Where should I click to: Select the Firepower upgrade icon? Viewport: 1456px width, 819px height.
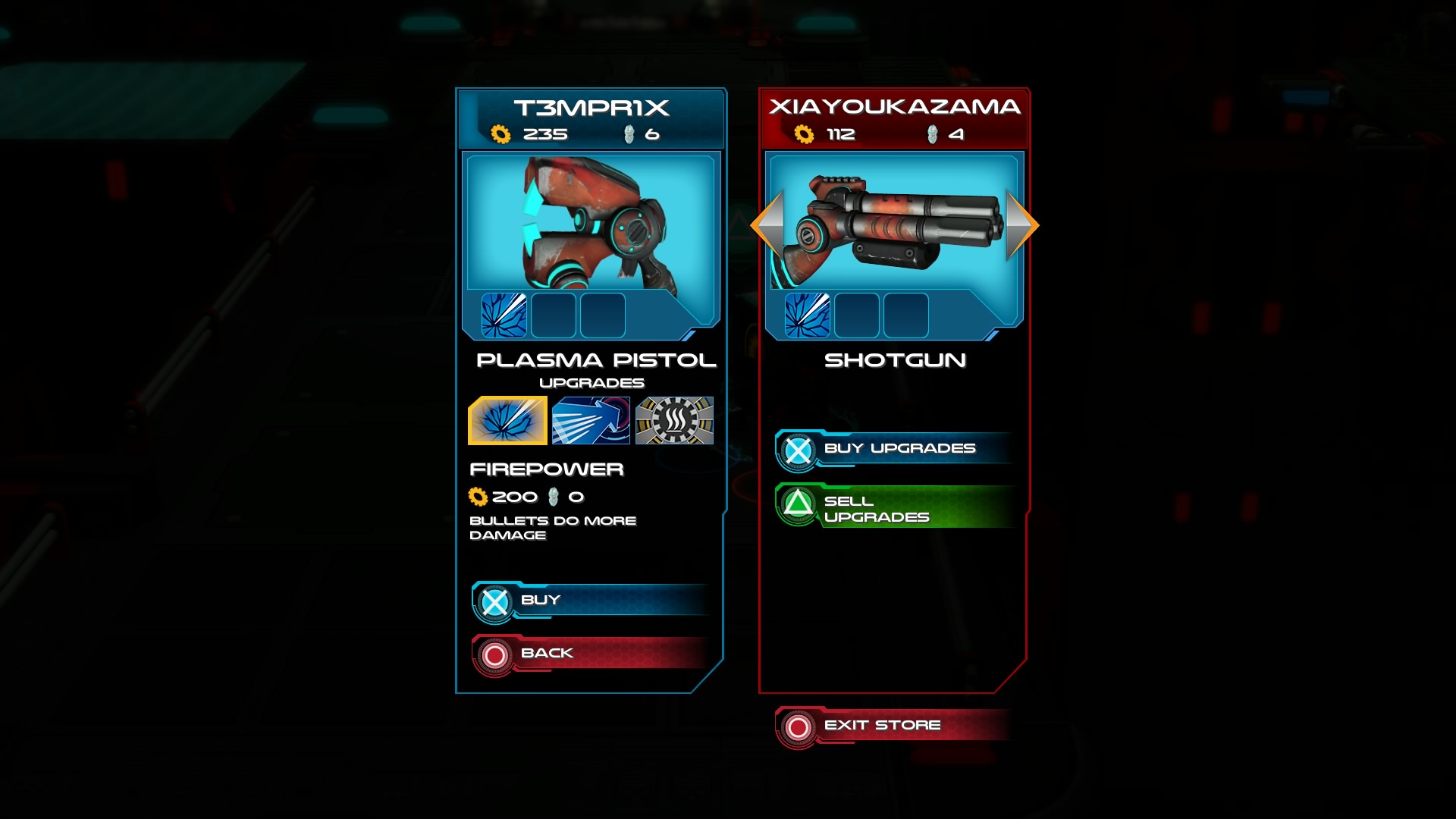pyautogui.click(x=507, y=420)
